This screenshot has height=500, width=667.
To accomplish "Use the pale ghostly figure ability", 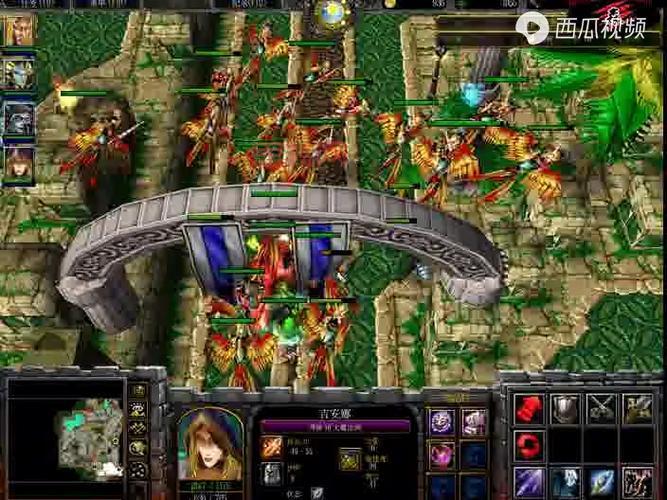I will pos(565,481).
